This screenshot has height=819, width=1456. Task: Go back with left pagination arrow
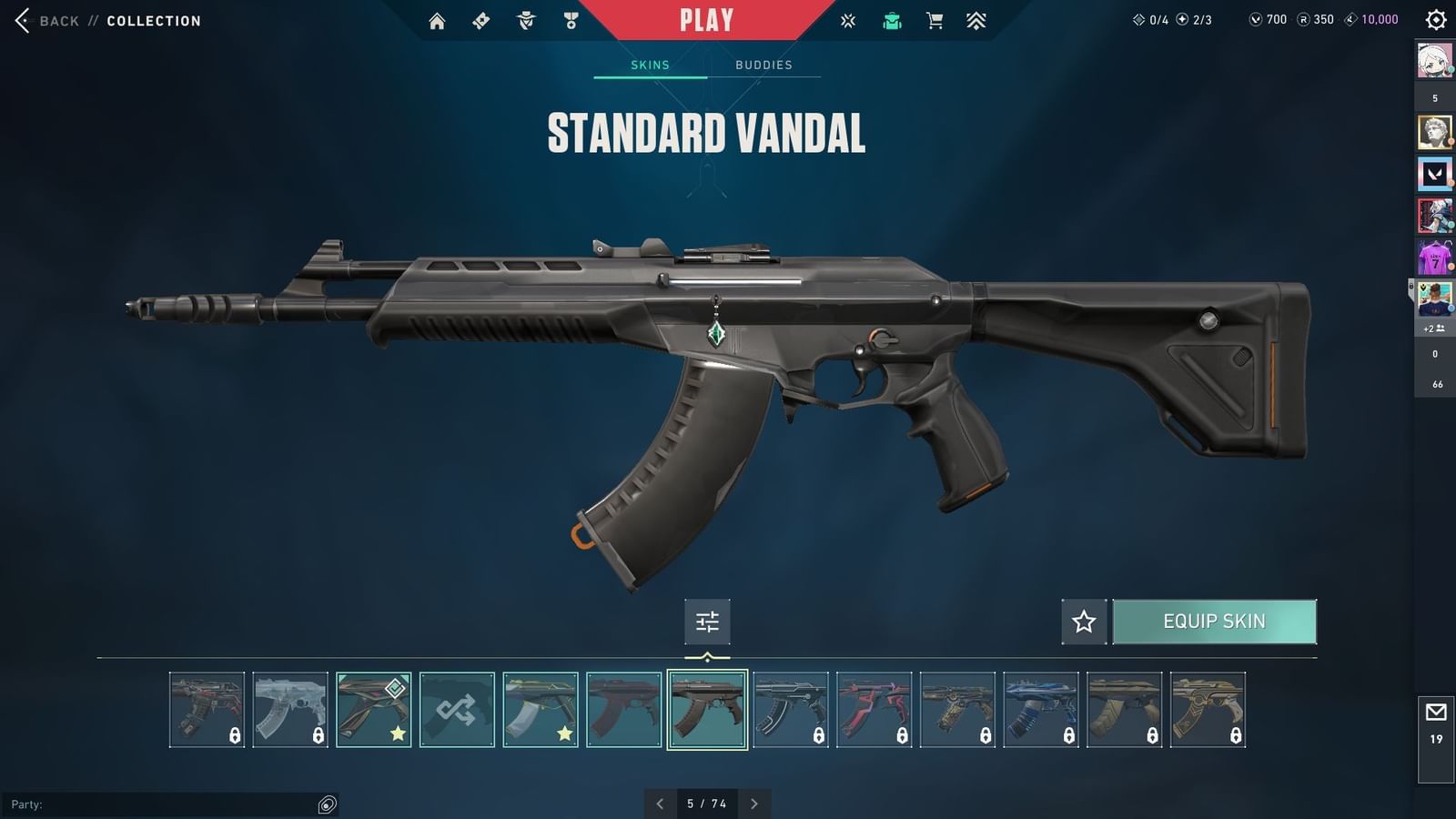[661, 804]
